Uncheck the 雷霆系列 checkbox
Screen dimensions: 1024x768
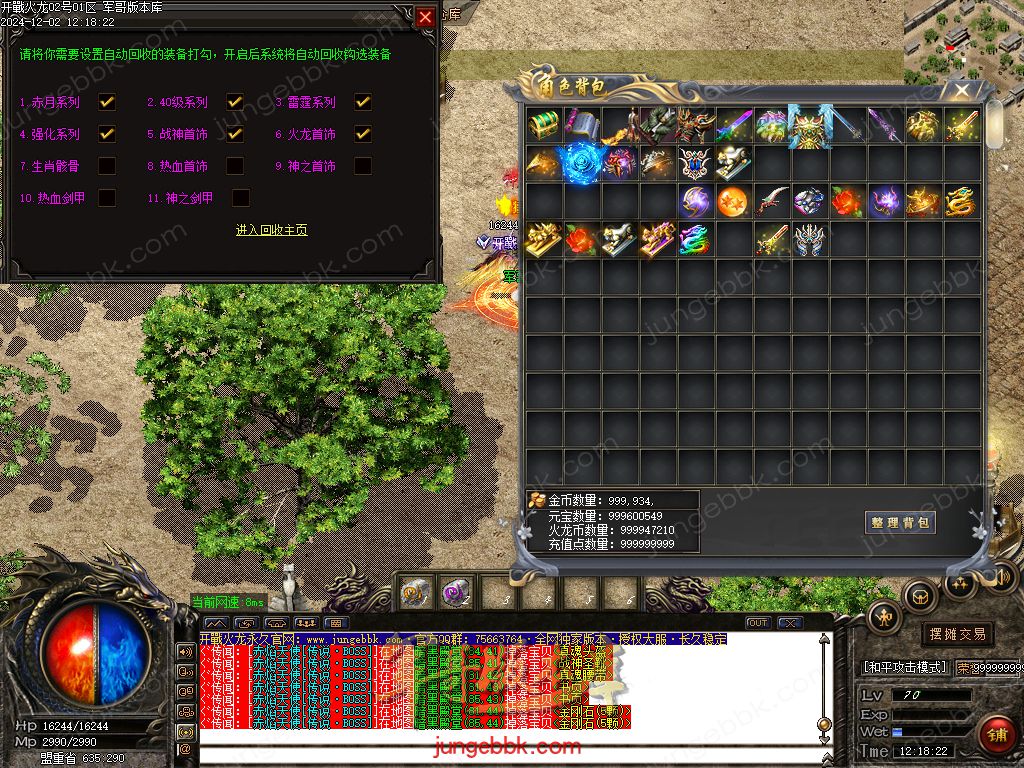coord(363,102)
